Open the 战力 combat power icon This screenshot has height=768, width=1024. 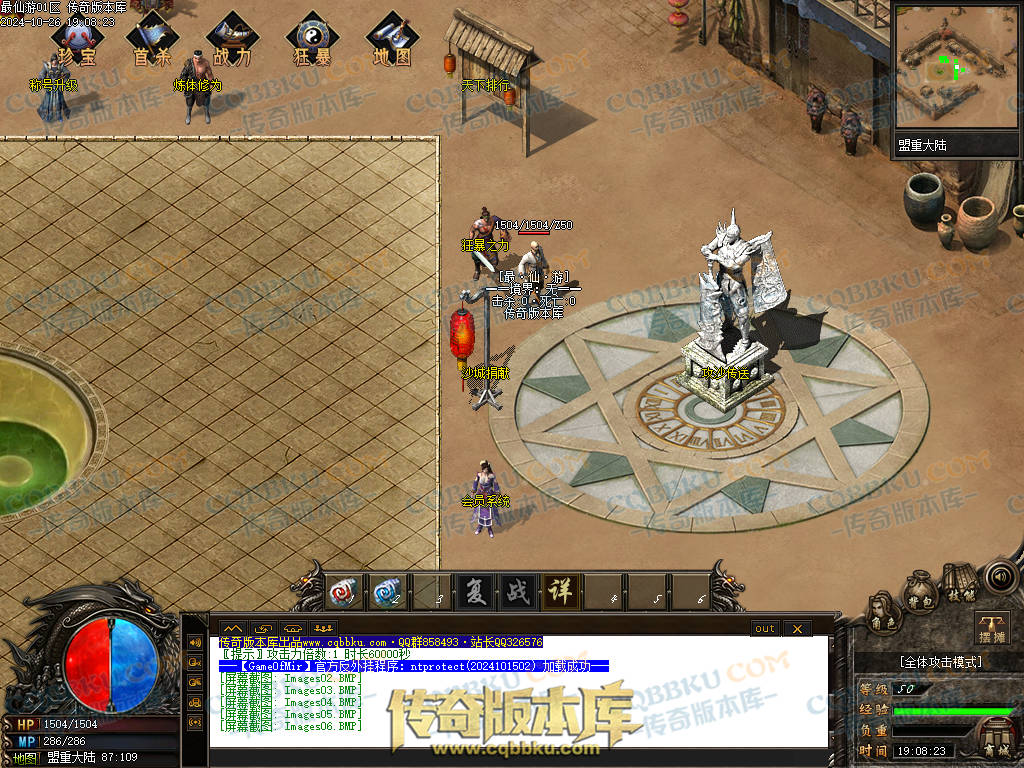232,41
